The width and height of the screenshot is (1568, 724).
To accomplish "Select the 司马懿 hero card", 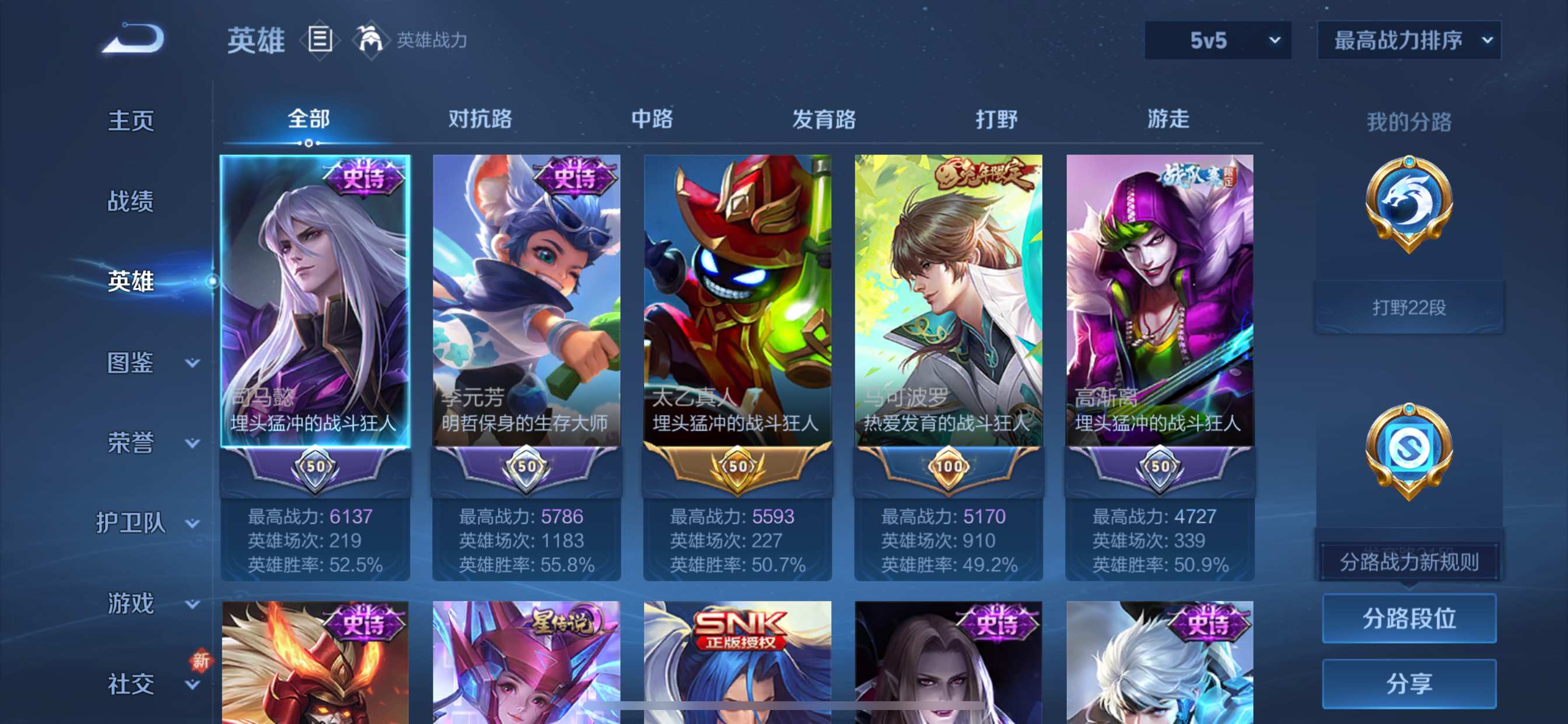I will pyautogui.click(x=314, y=304).
